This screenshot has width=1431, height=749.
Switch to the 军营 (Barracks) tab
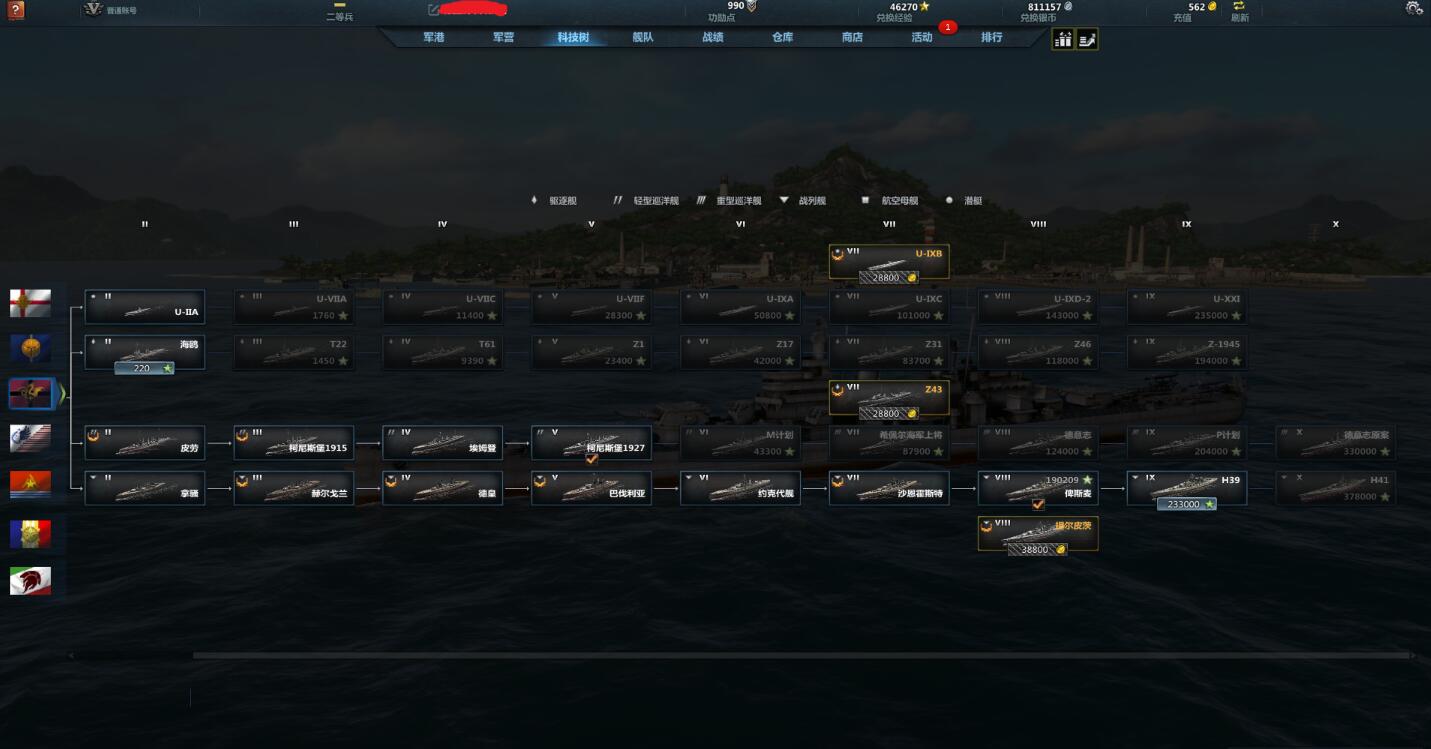tap(503, 38)
